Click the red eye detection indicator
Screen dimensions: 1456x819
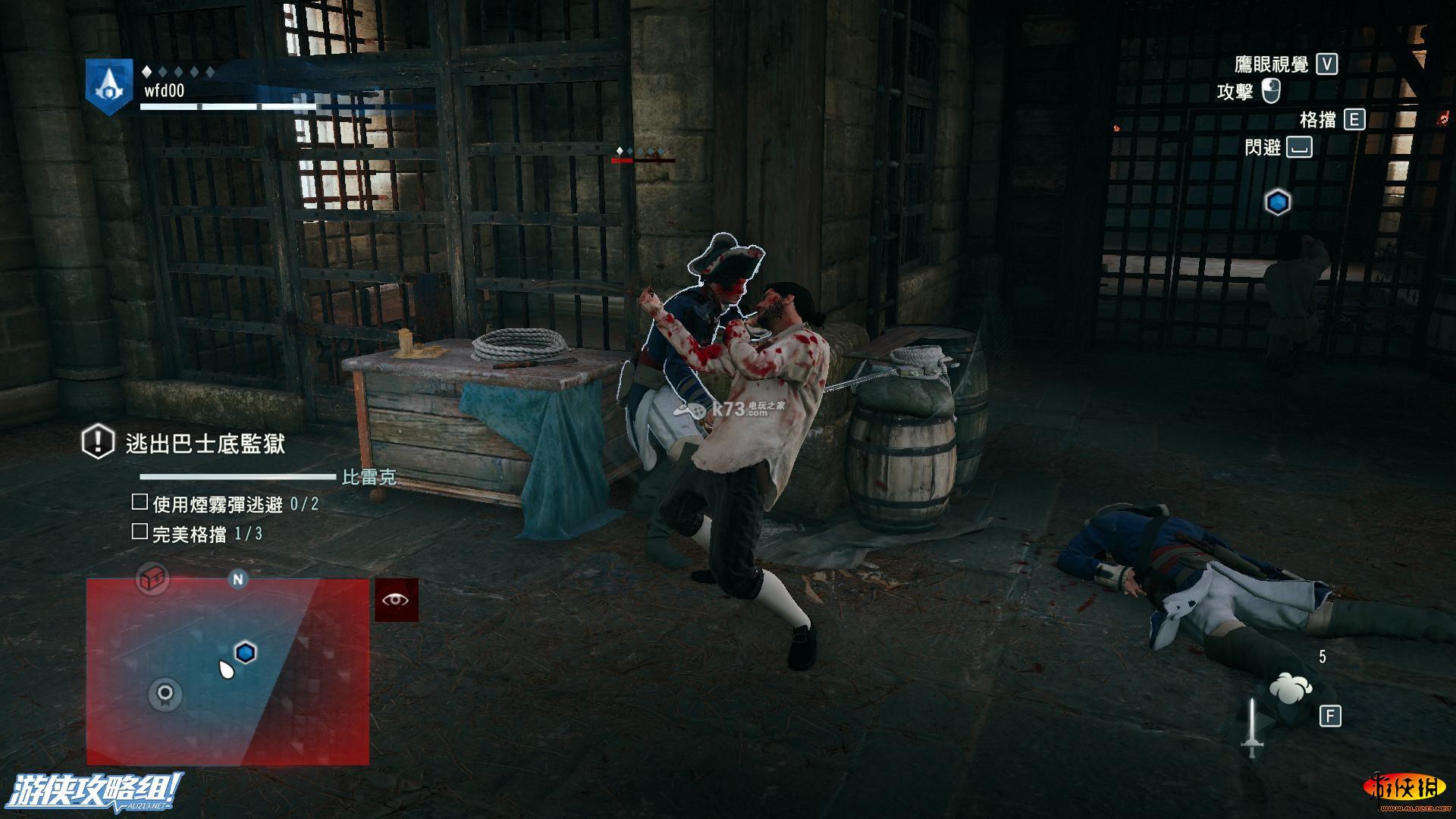(x=396, y=600)
